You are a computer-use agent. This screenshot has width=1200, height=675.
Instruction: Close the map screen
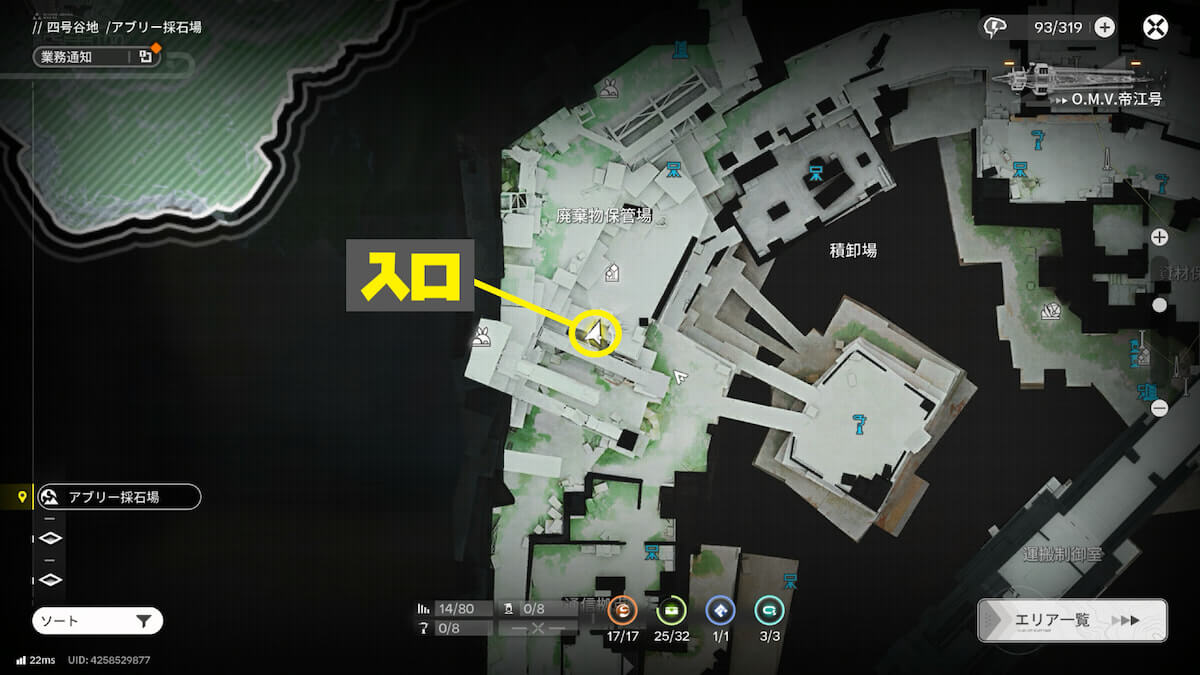[1156, 27]
